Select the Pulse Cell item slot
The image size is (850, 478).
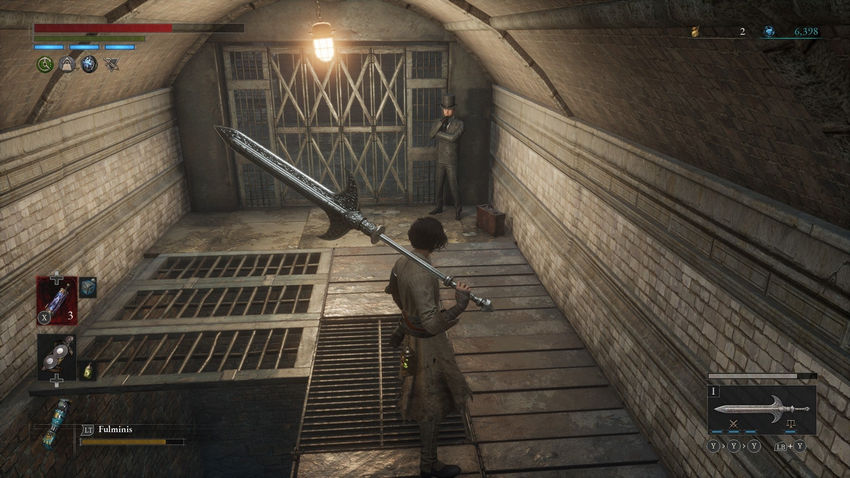point(55,300)
